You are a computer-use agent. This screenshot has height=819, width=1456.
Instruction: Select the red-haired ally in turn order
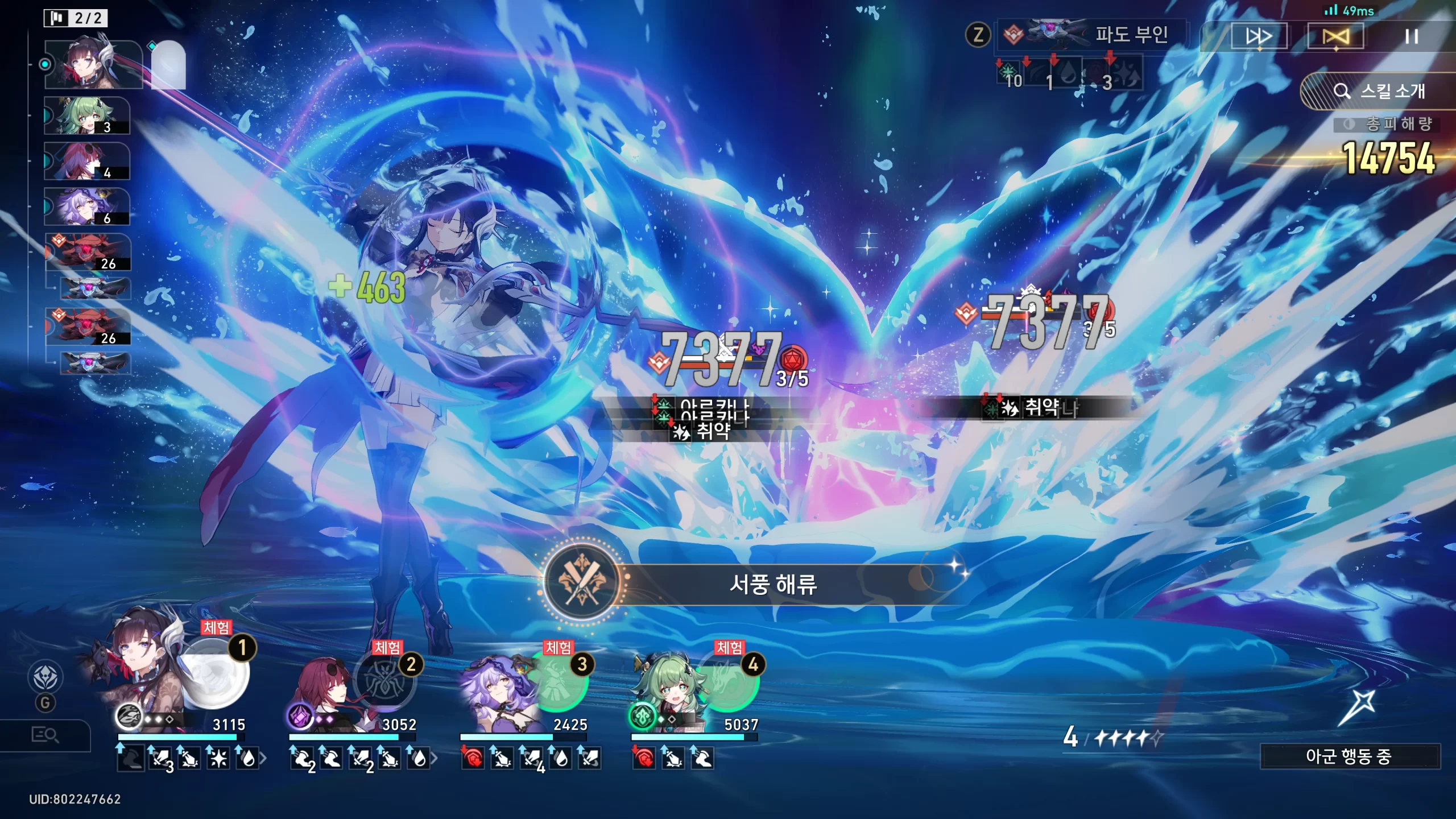click(86, 162)
